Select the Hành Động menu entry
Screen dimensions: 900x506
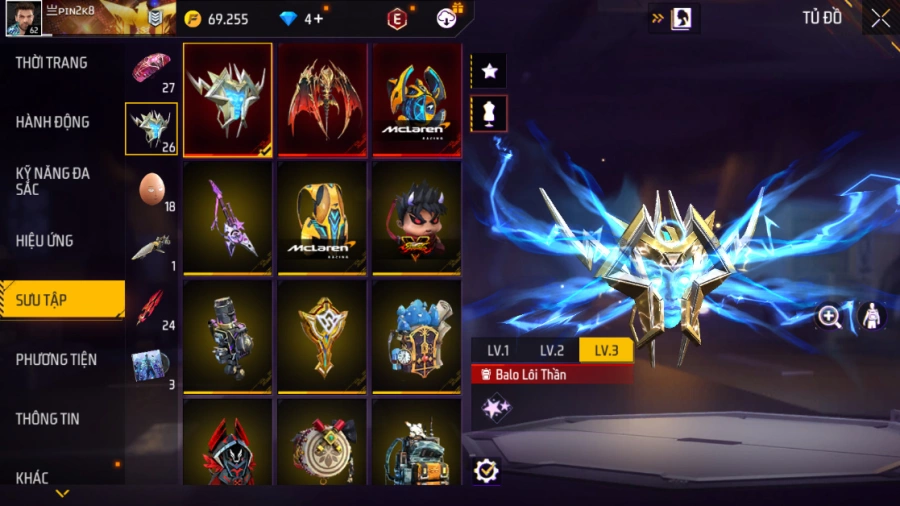click(x=53, y=122)
